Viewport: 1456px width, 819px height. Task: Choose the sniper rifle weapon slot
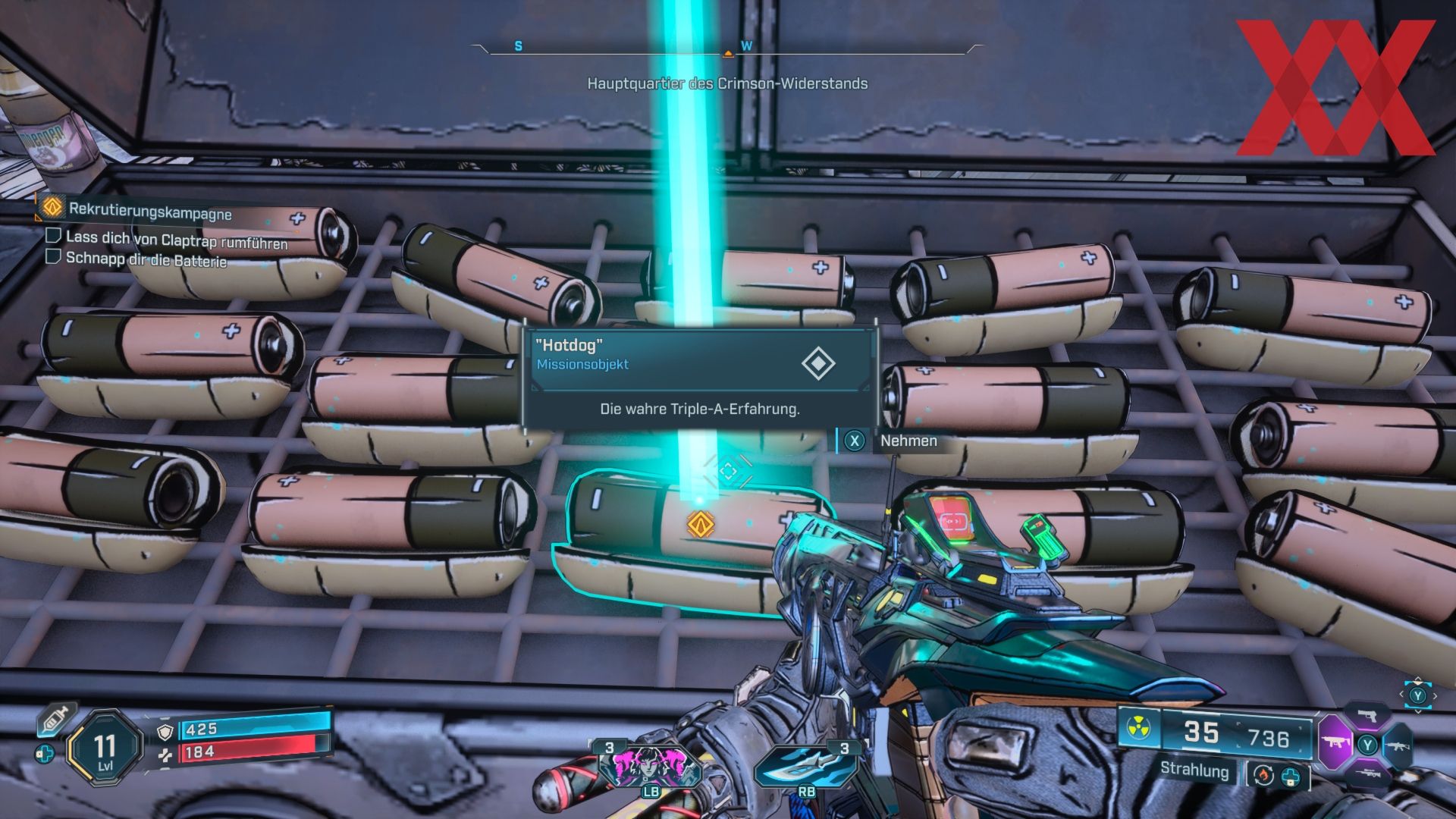(1367, 774)
